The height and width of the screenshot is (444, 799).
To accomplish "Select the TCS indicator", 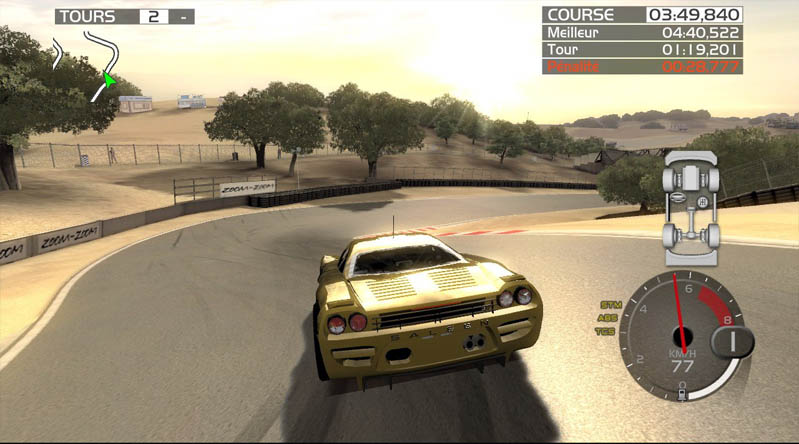I will coord(607,331).
